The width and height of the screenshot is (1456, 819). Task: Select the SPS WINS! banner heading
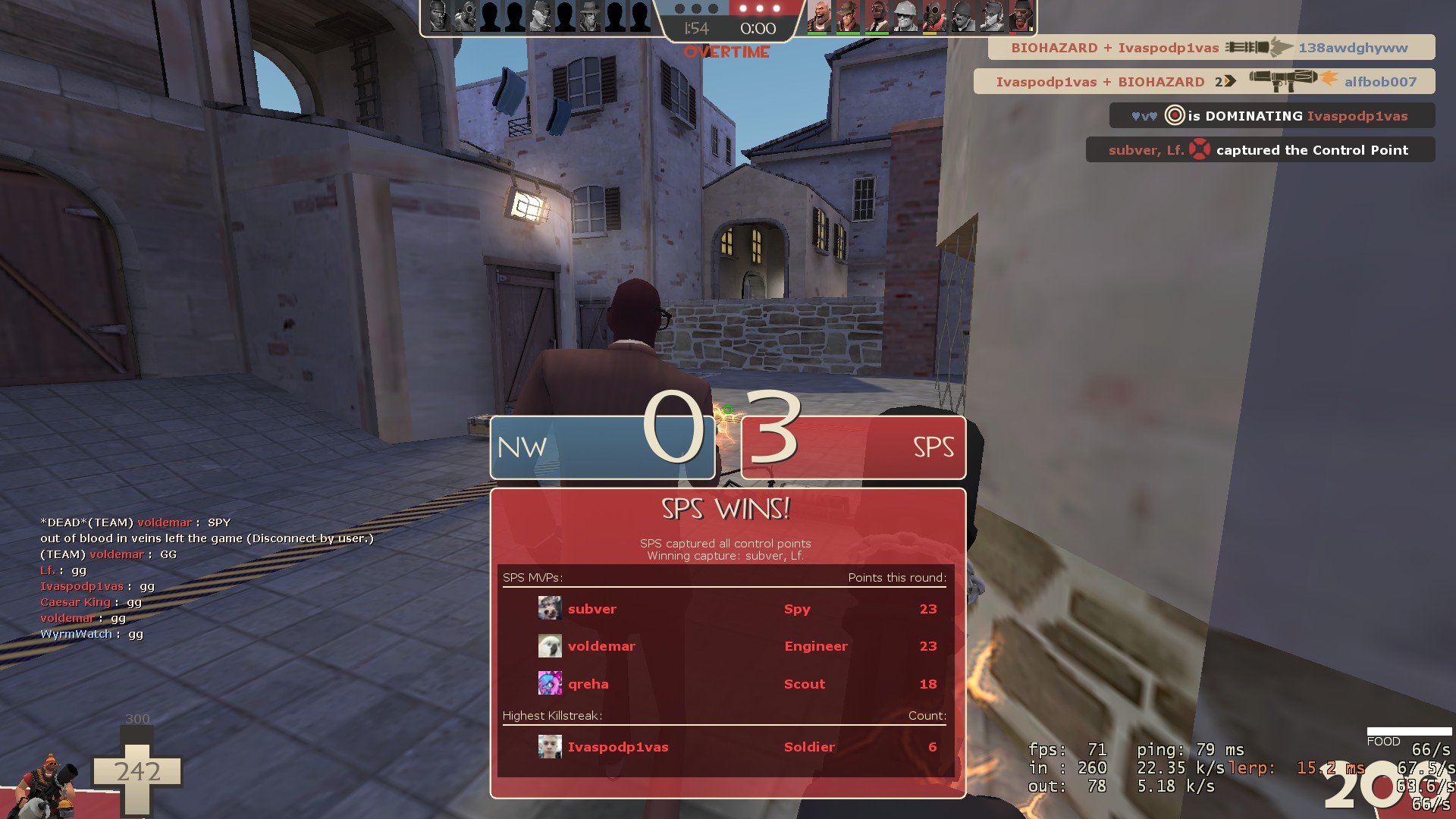(x=726, y=509)
